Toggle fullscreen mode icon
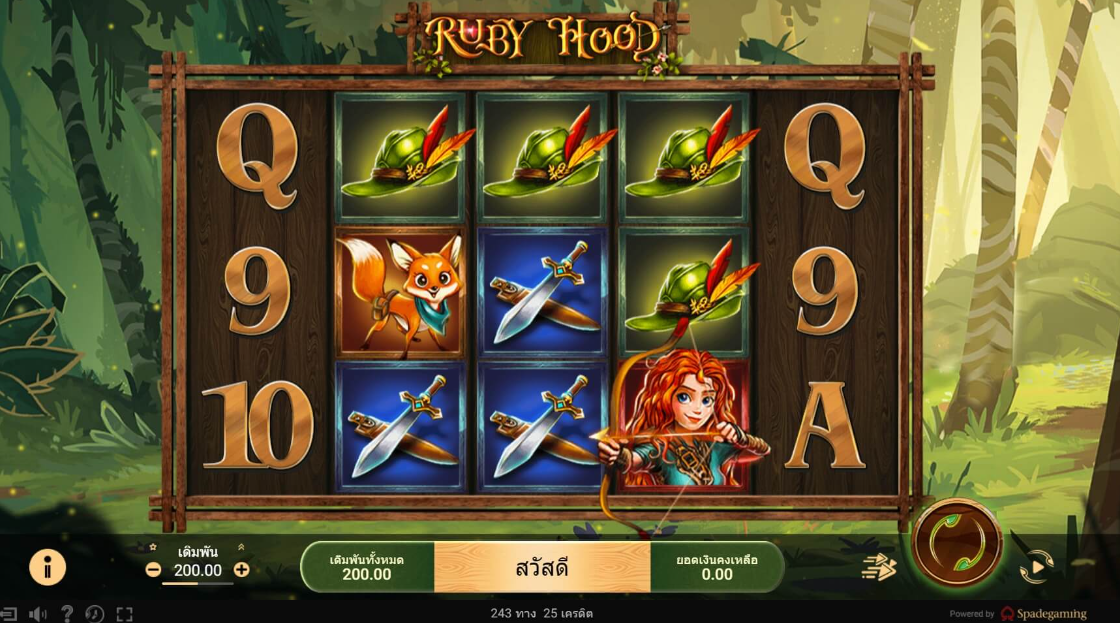Image resolution: width=1120 pixels, height=623 pixels. pos(124,614)
